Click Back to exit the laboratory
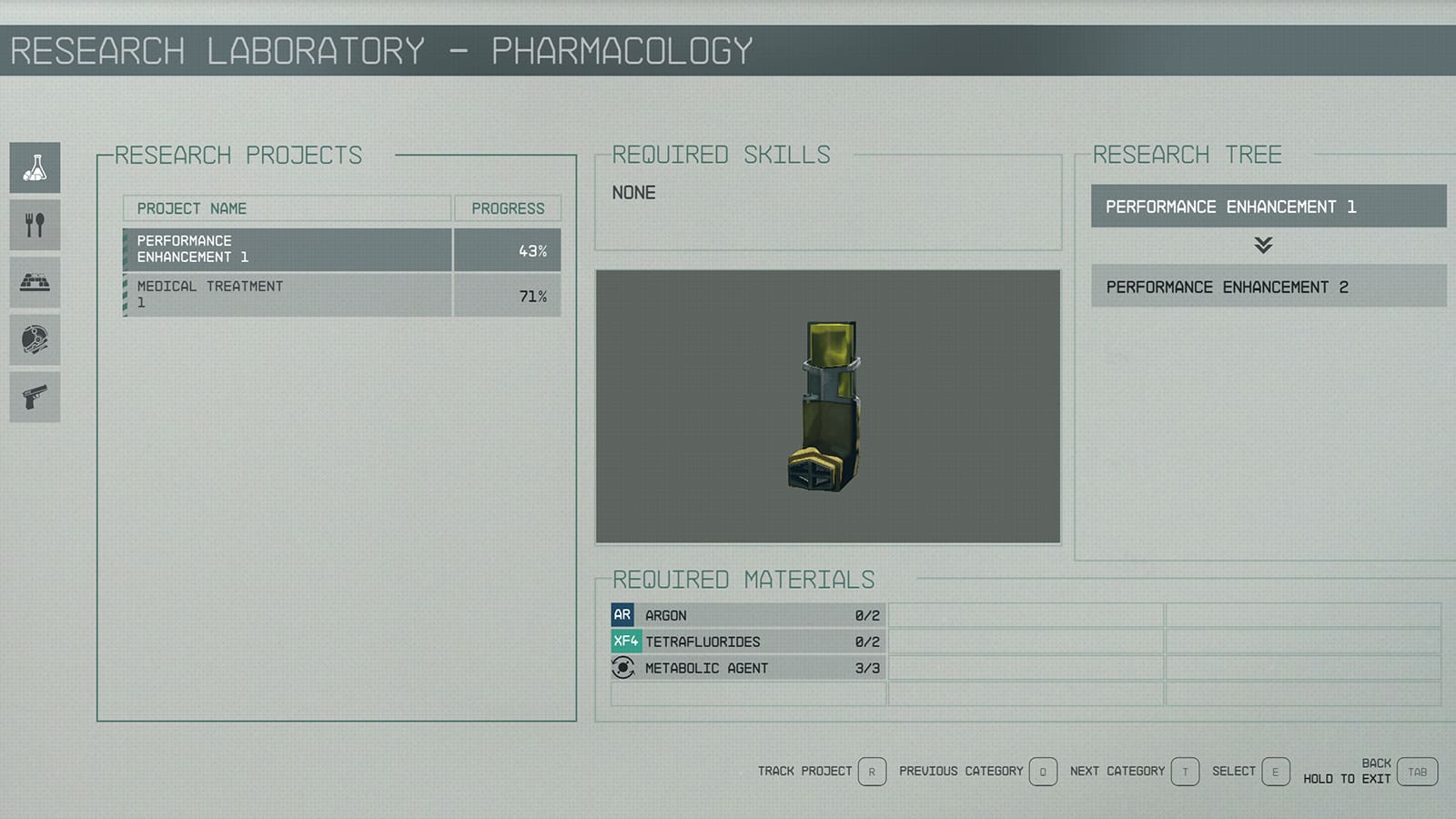Screen dimensions: 1456x819 [x=1417, y=772]
